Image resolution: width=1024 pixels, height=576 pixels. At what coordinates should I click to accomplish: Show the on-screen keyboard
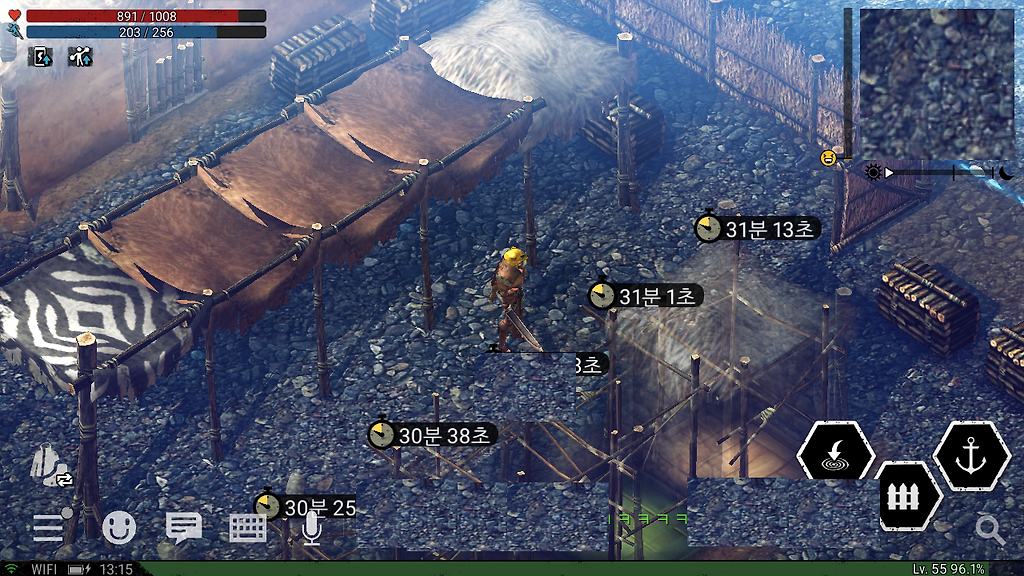click(x=248, y=527)
